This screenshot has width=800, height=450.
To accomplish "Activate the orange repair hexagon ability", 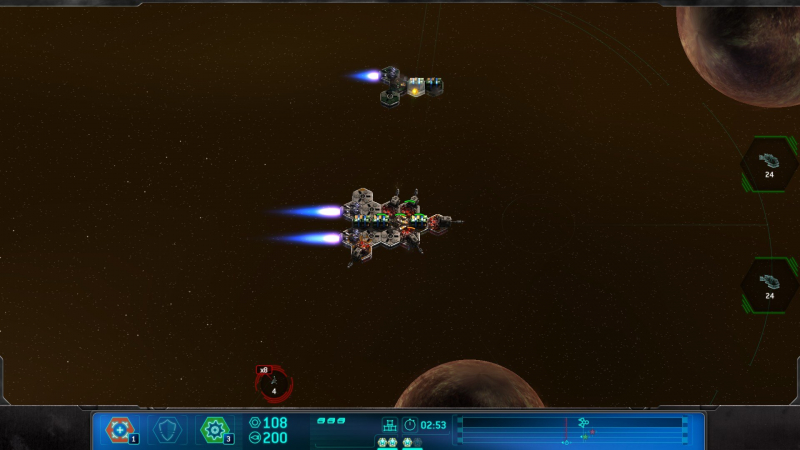I will [120, 430].
